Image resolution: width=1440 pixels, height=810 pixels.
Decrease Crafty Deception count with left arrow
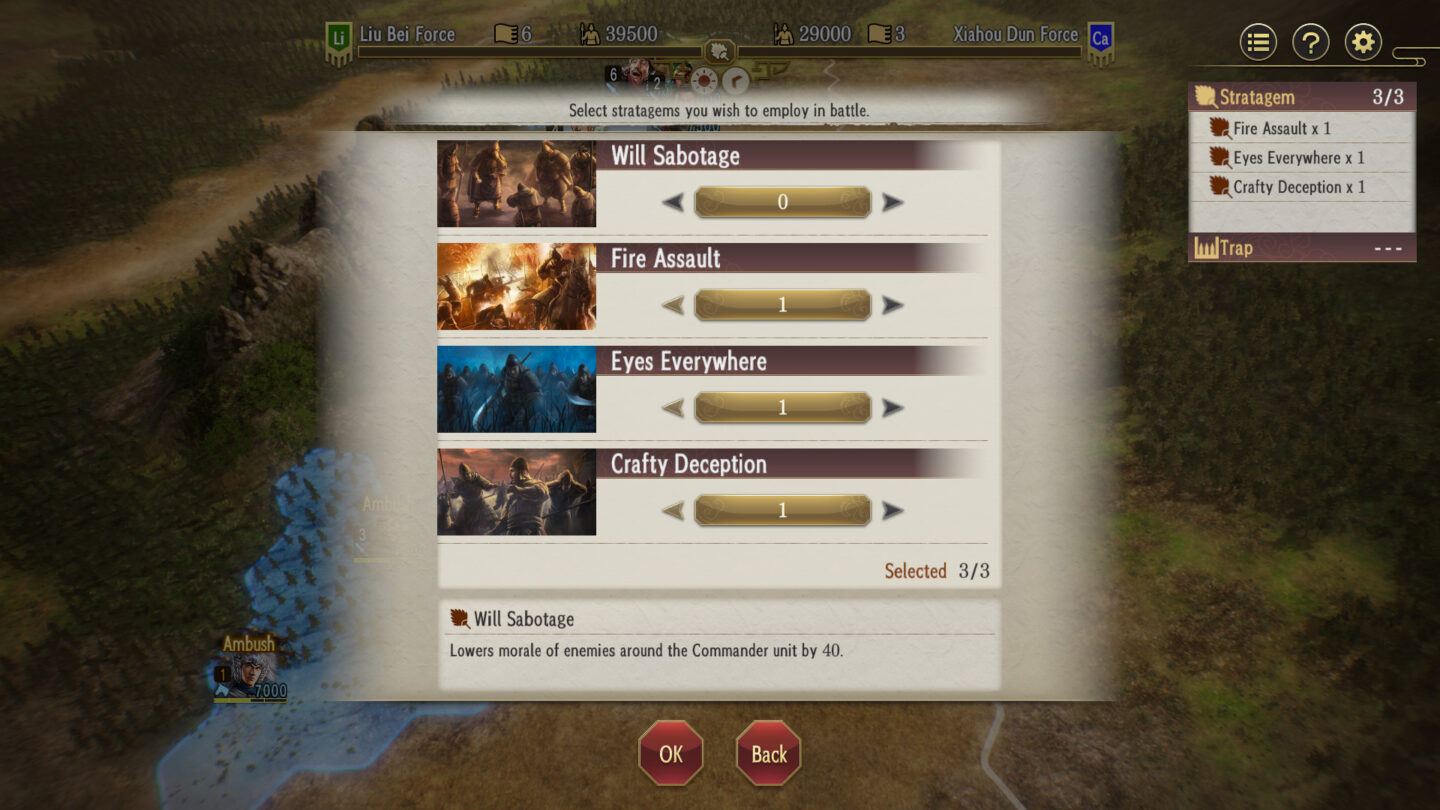tap(676, 509)
